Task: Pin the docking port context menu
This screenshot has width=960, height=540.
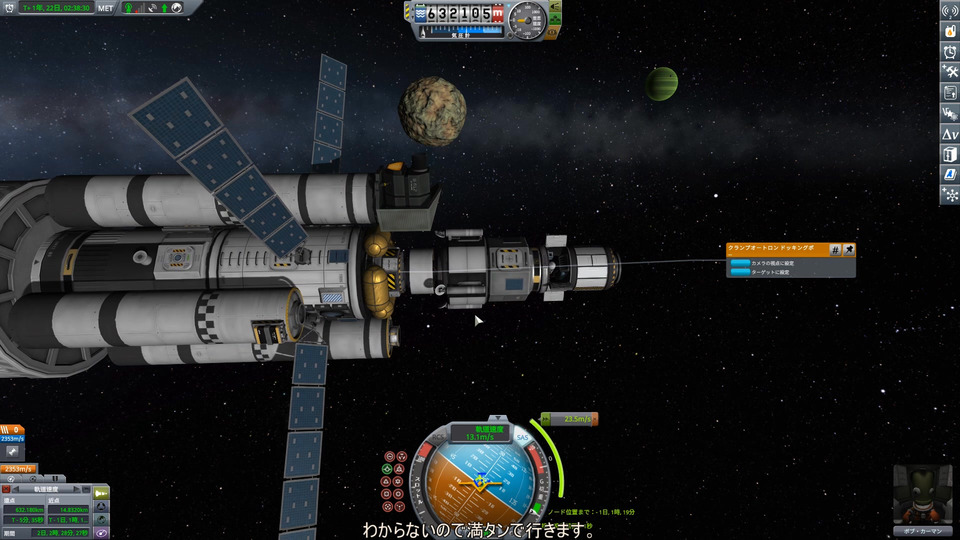Action: (x=849, y=249)
